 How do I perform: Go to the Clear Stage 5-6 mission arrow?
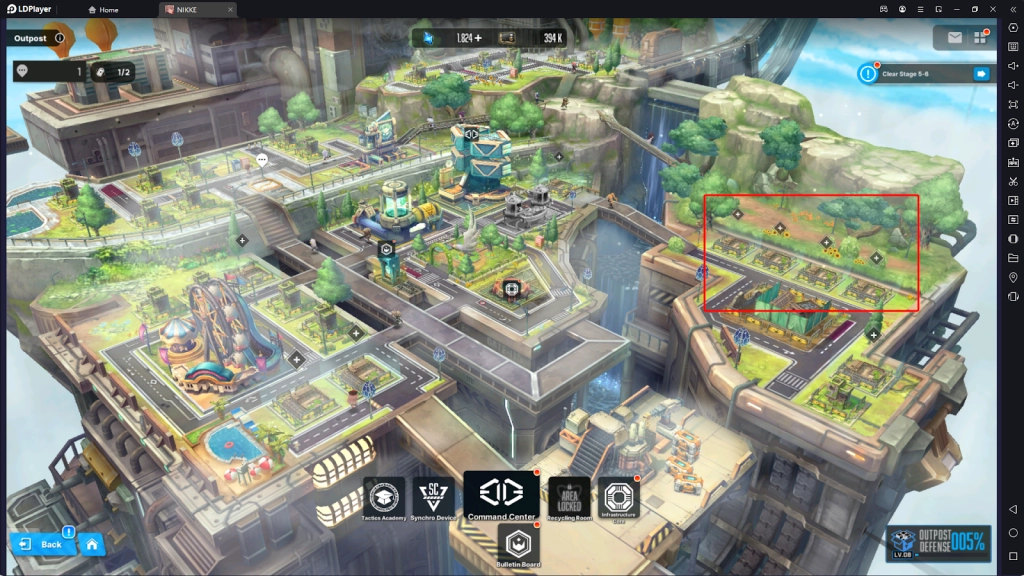point(980,73)
